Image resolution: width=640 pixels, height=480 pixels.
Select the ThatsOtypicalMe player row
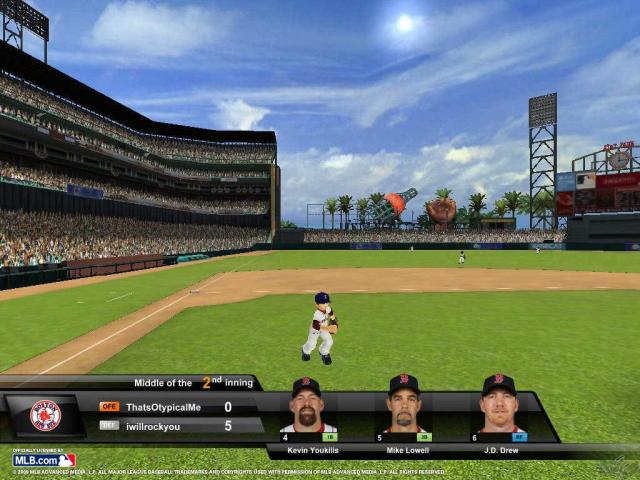(165, 407)
